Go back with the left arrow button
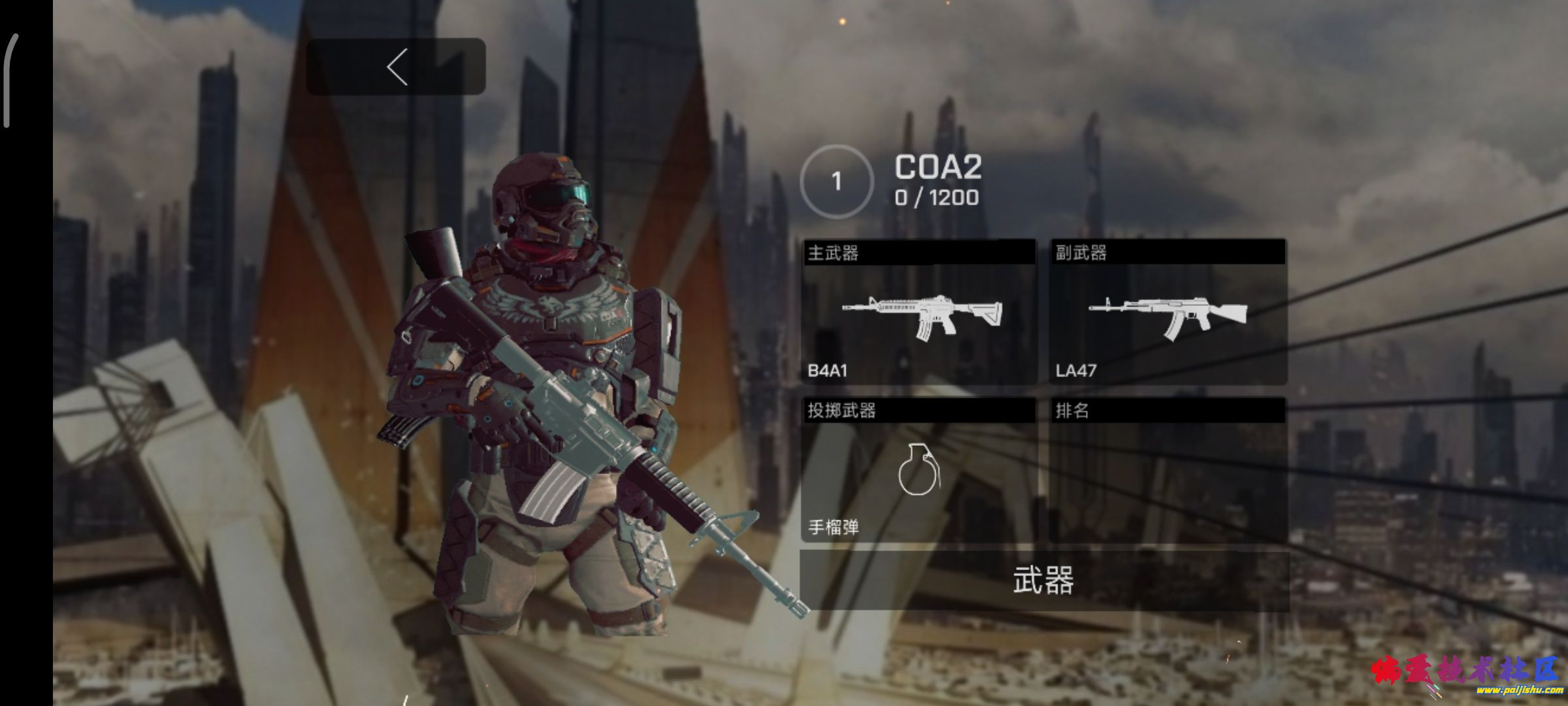1568x706 pixels. [396, 67]
